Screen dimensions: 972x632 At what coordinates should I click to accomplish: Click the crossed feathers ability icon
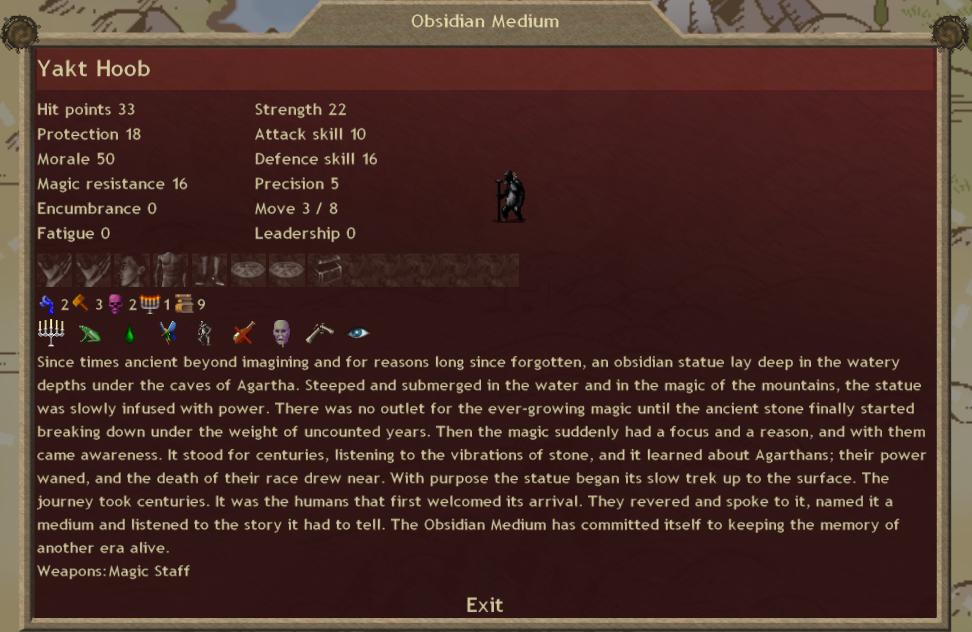[167, 333]
